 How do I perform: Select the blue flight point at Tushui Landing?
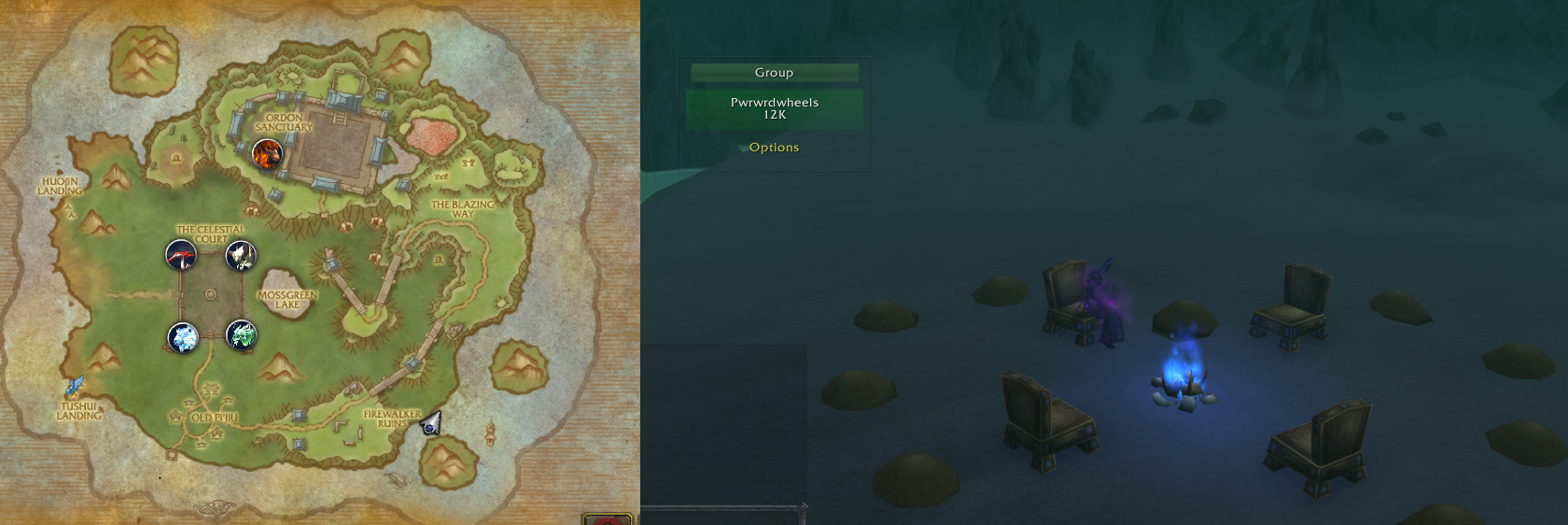coord(74,386)
